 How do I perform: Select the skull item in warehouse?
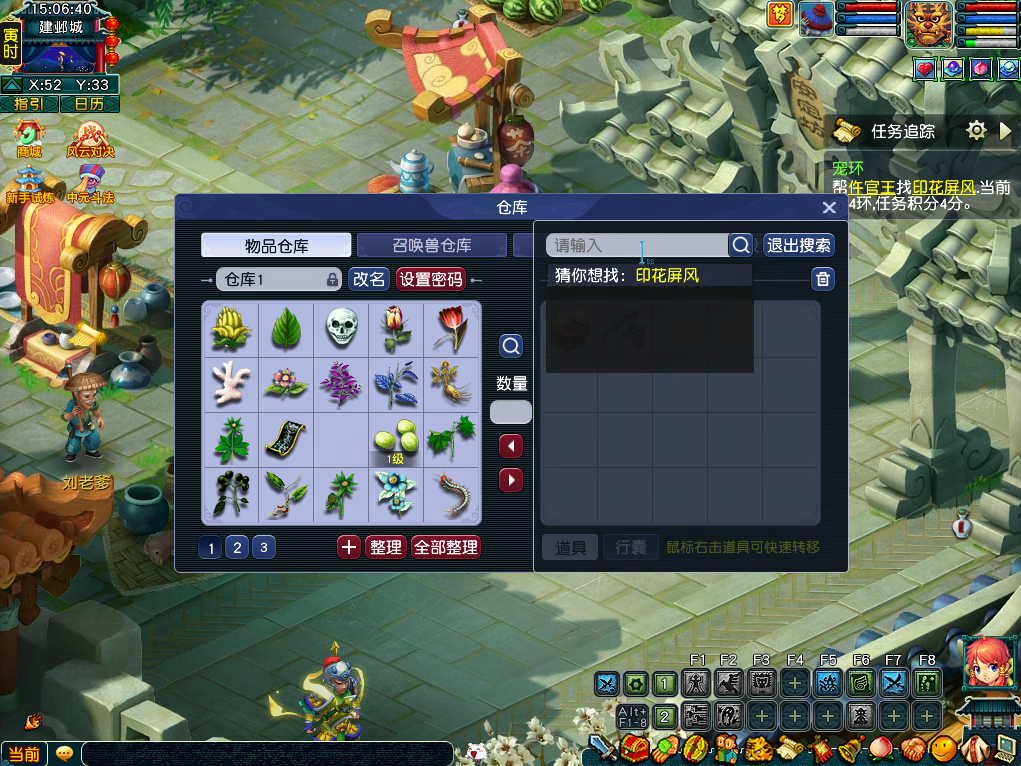341,328
